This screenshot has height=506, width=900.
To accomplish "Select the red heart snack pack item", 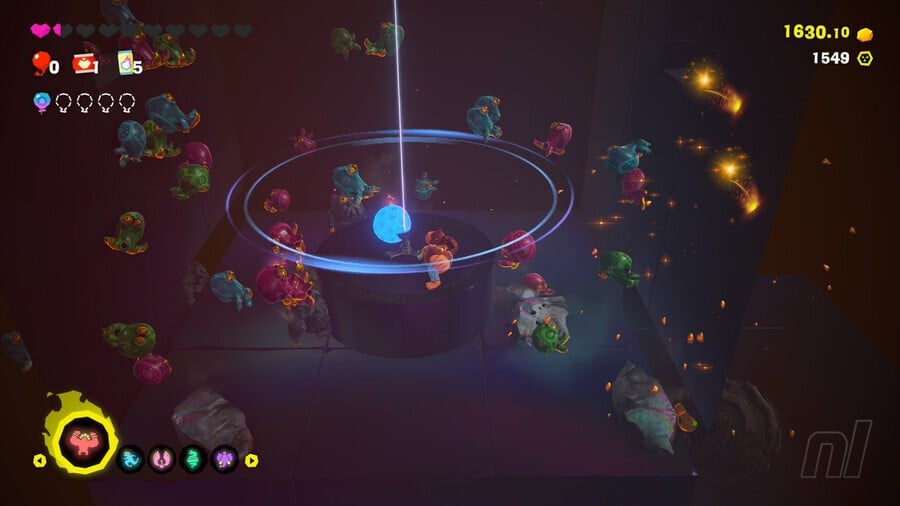I will tap(84, 64).
